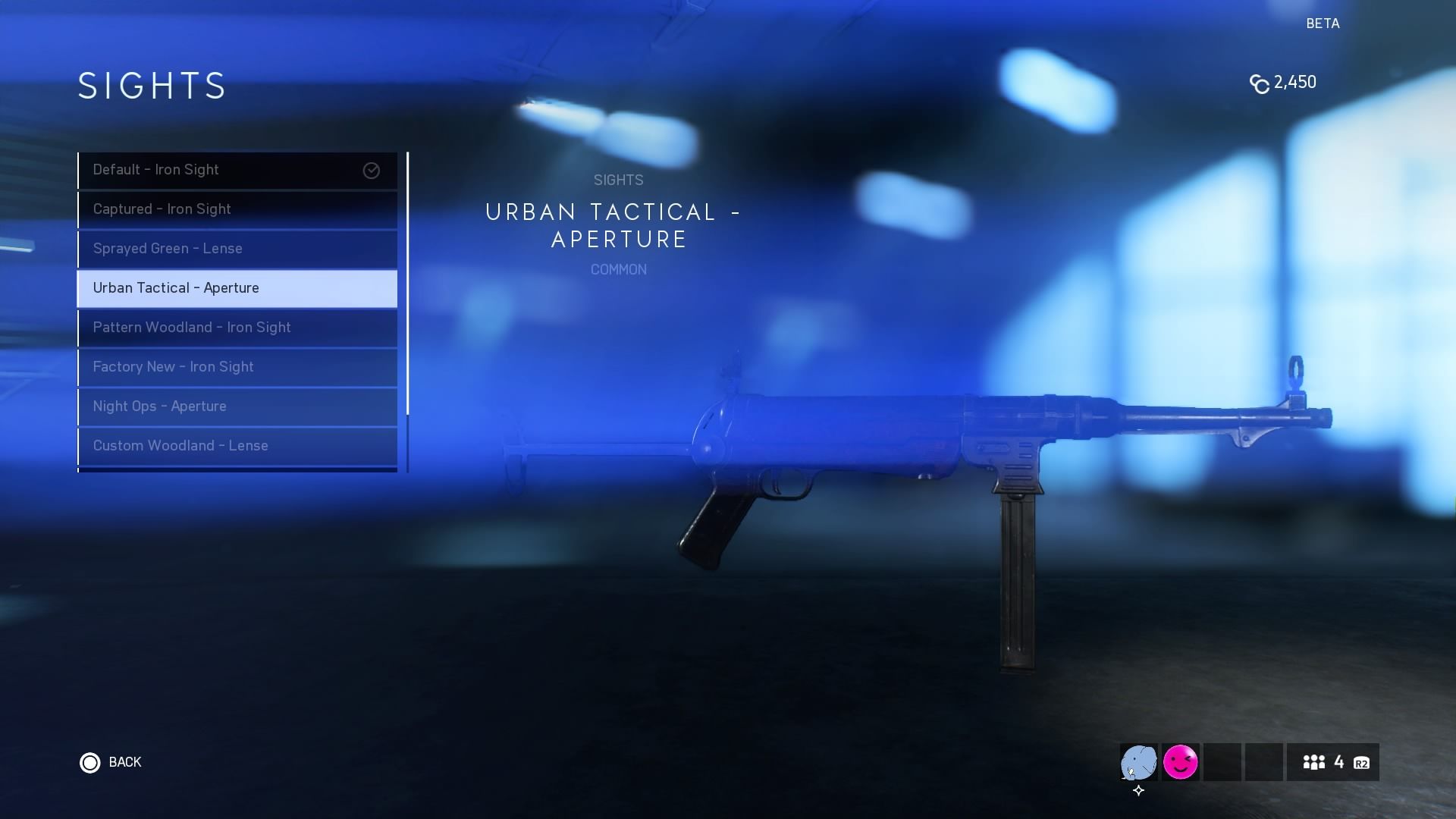Equip the Sprayed Green - Lense sight
This screenshot has height=819, width=1456.
click(237, 249)
